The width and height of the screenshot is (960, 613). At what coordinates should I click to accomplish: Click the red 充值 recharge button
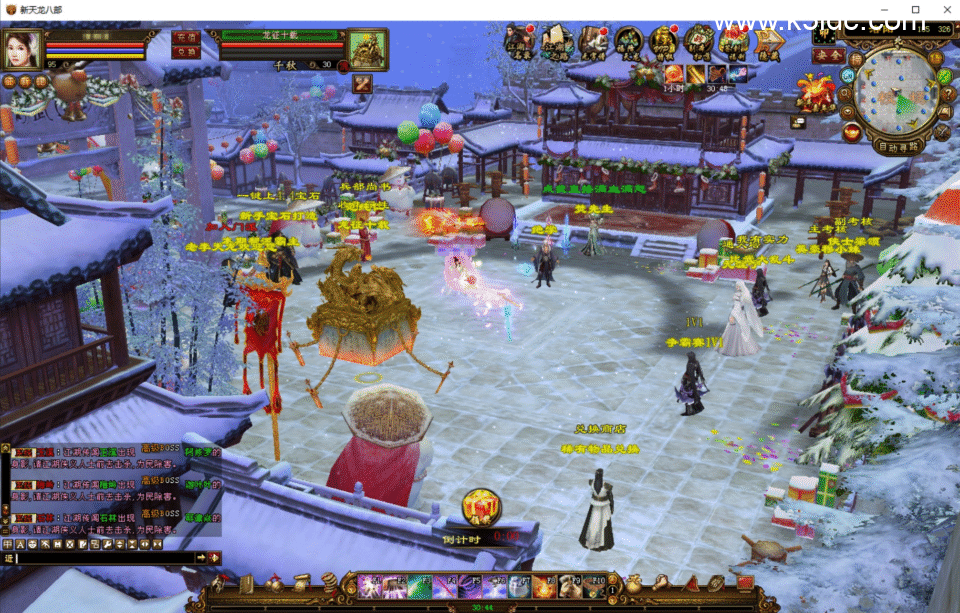pyautogui.click(x=186, y=37)
